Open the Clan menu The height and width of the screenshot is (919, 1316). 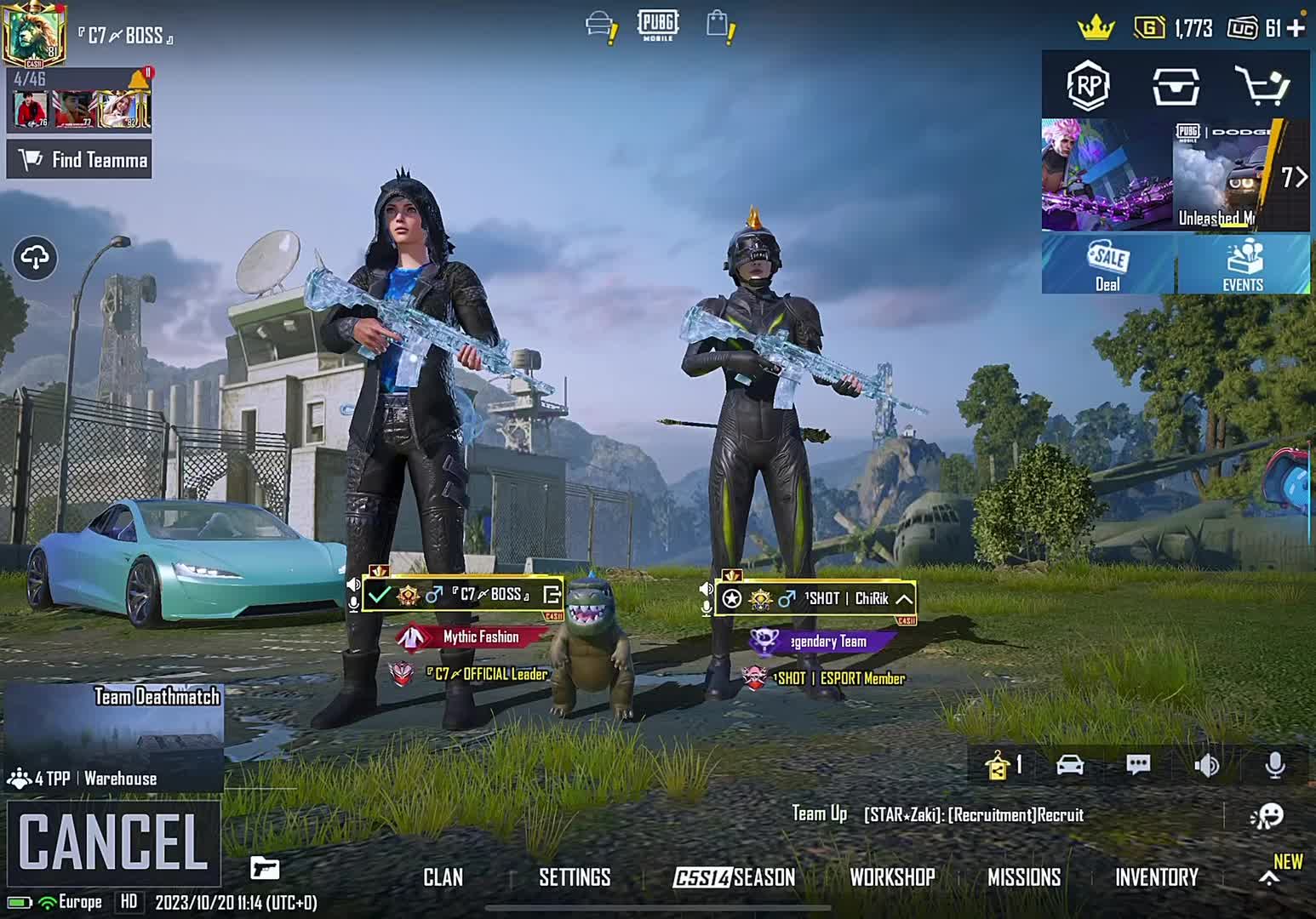443,877
